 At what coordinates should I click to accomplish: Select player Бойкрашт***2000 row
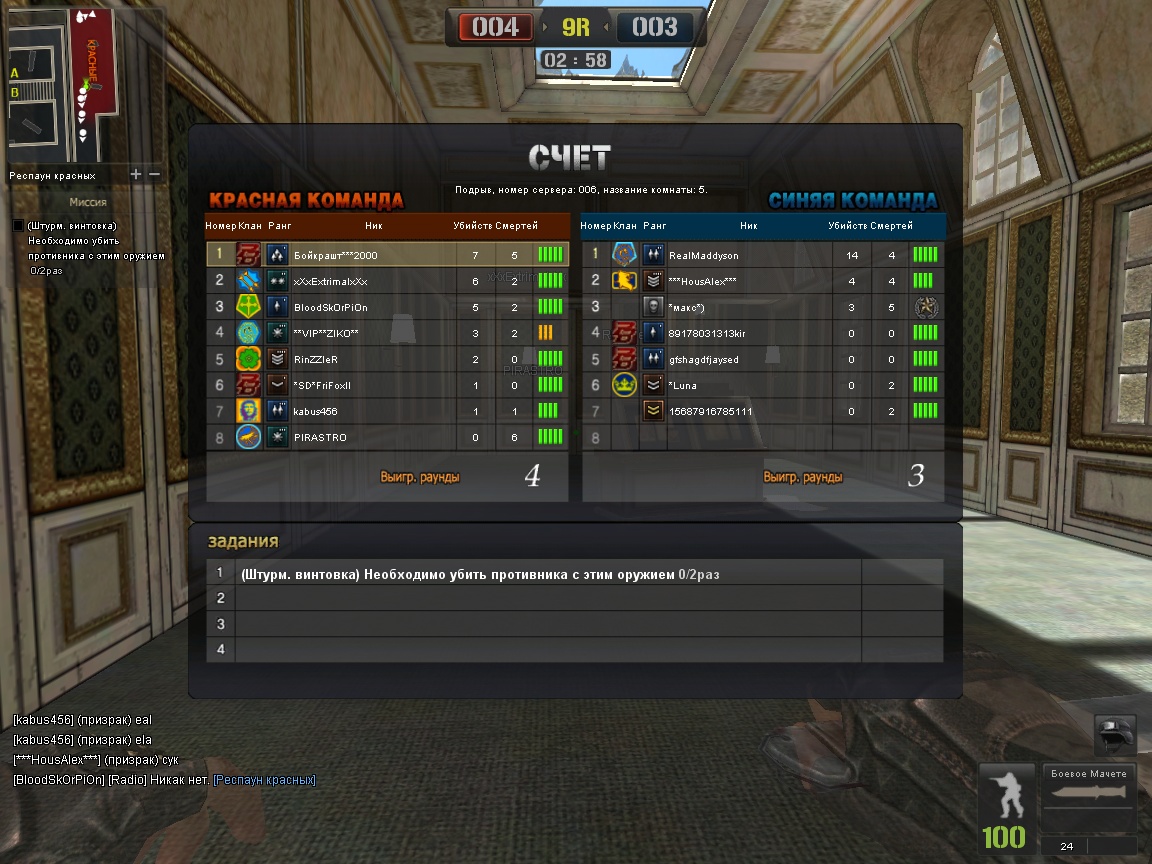click(x=387, y=255)
